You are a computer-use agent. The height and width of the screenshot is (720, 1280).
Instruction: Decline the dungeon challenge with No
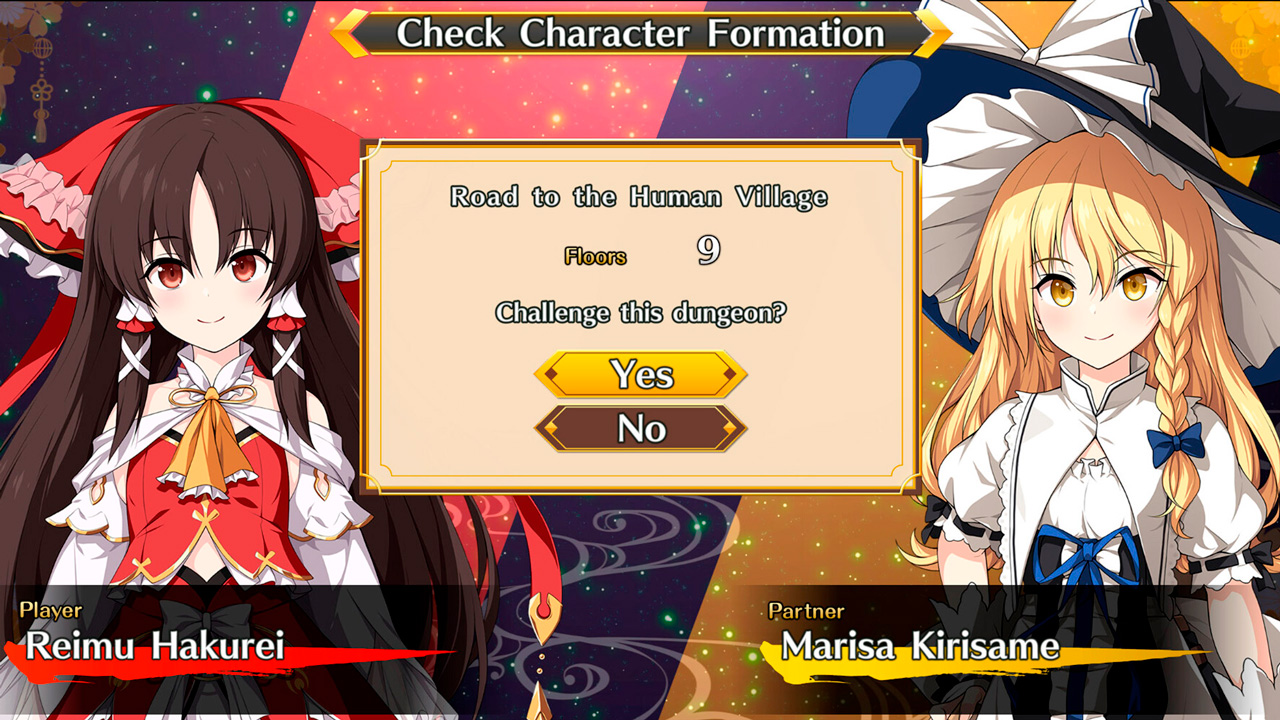(x=642, y=426)
